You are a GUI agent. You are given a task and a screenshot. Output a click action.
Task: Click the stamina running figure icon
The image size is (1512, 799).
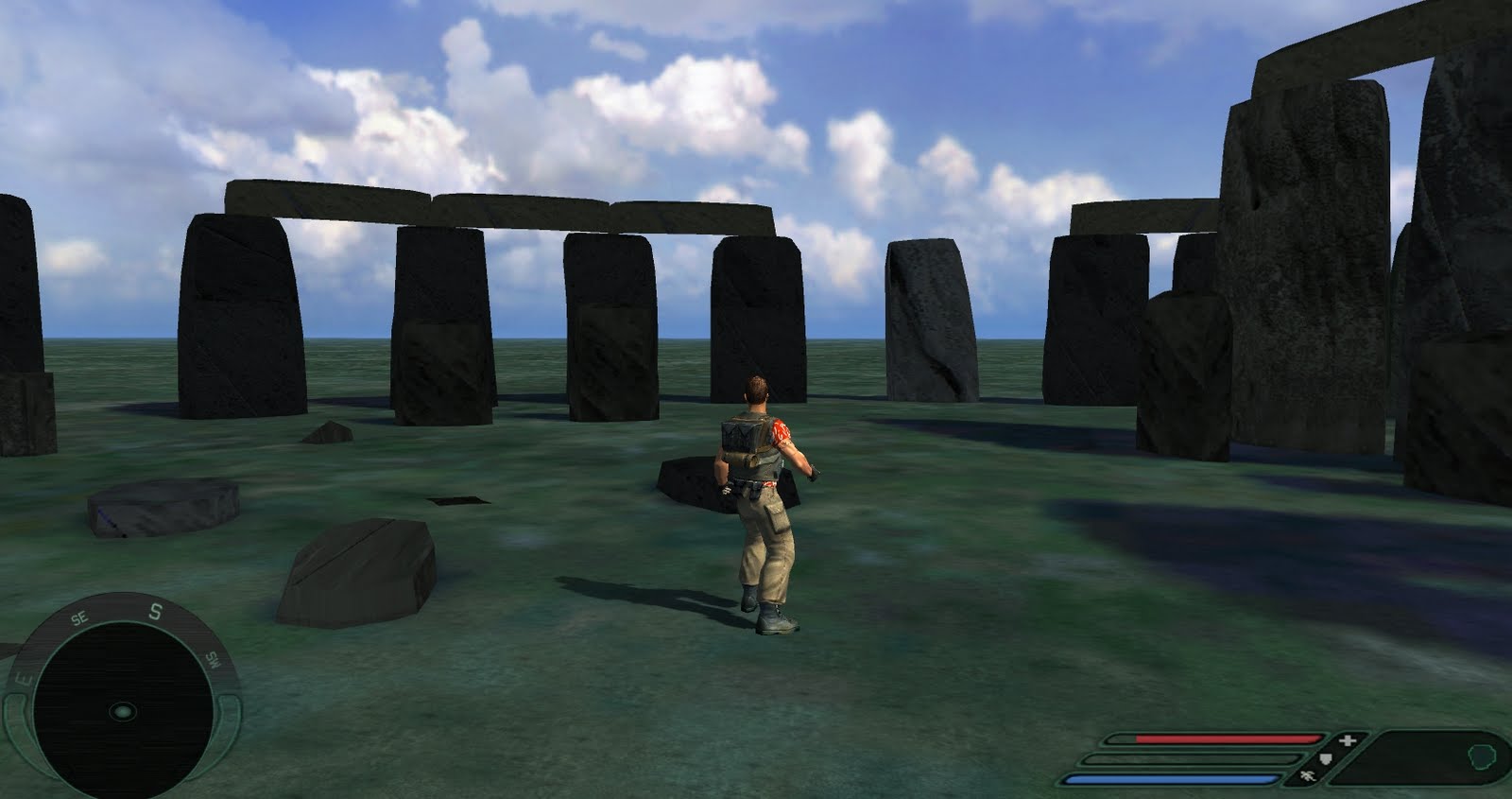[1308, 774]
